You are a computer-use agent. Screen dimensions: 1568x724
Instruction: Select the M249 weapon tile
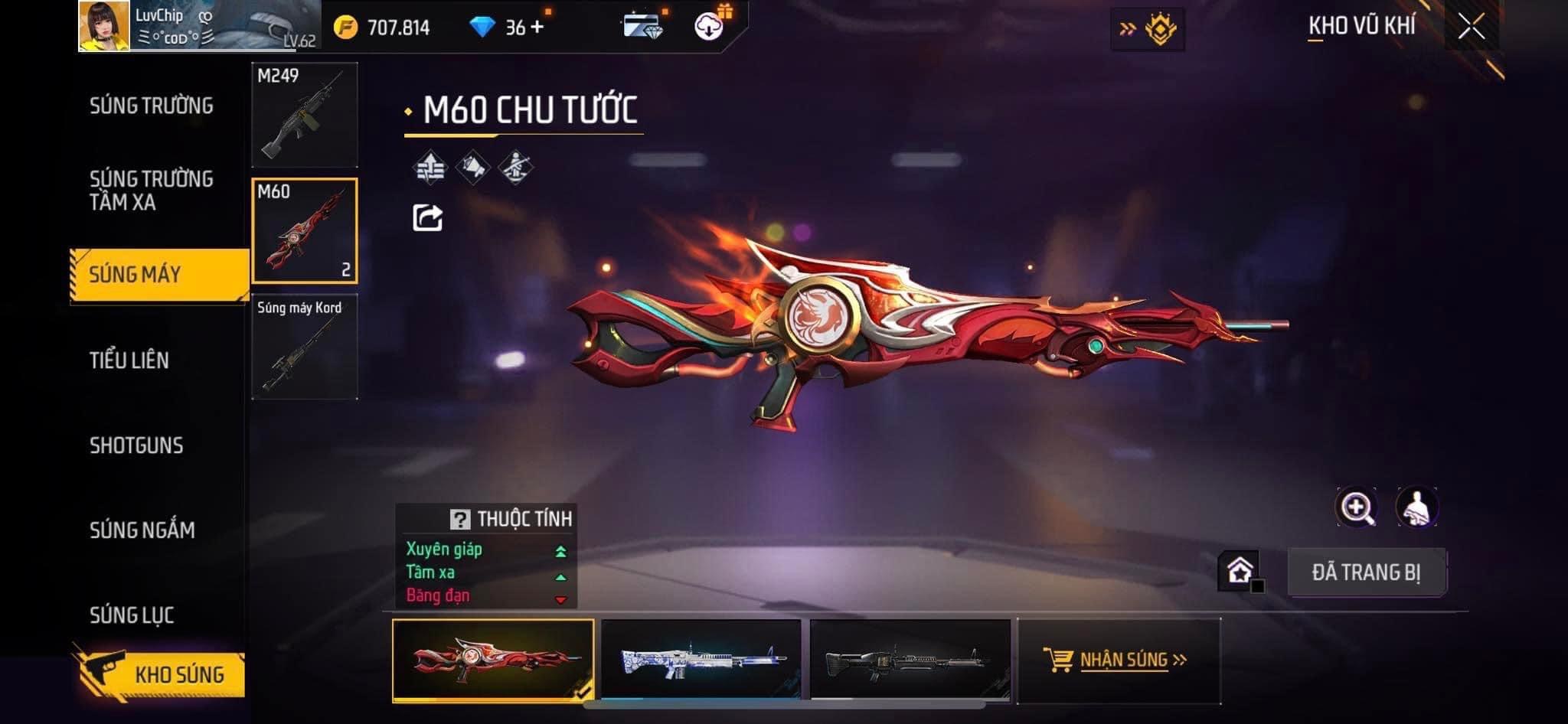click(x=305, y=115)
